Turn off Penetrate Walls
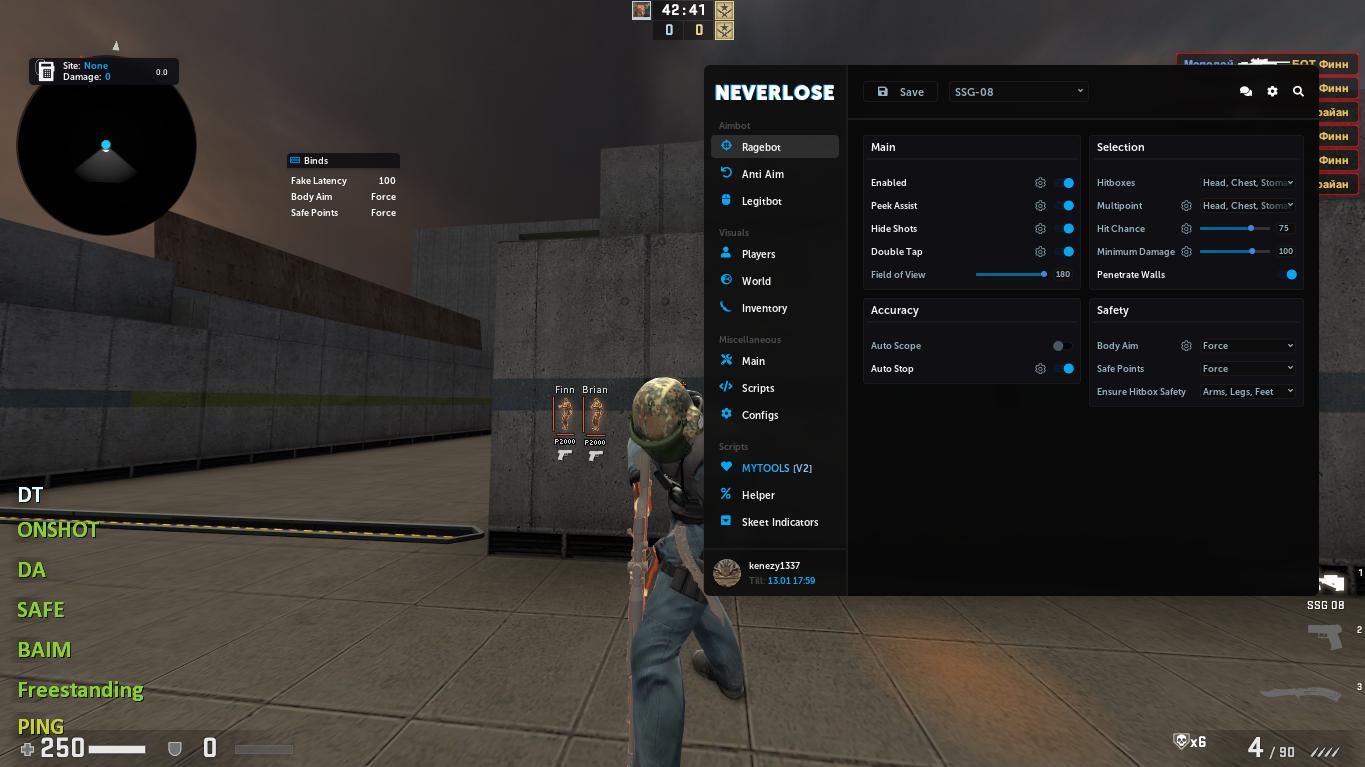The height and width of the screenshot is (767, 1365). 1291,274
